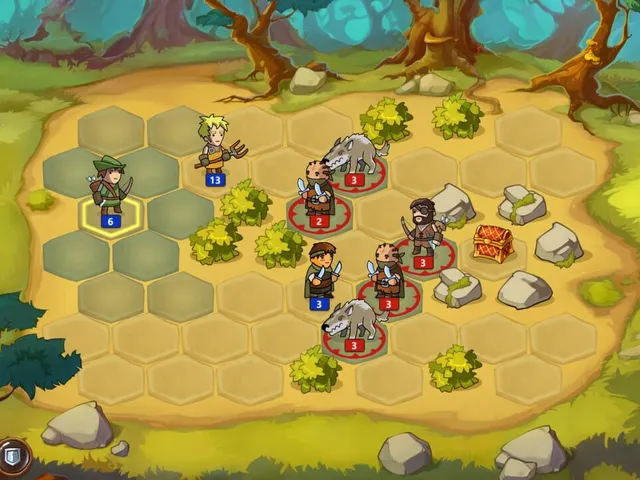640x480 pixels.
Task: Attack the bearded axe brigand
Action: pyautogui.click(x=423, y=228)
